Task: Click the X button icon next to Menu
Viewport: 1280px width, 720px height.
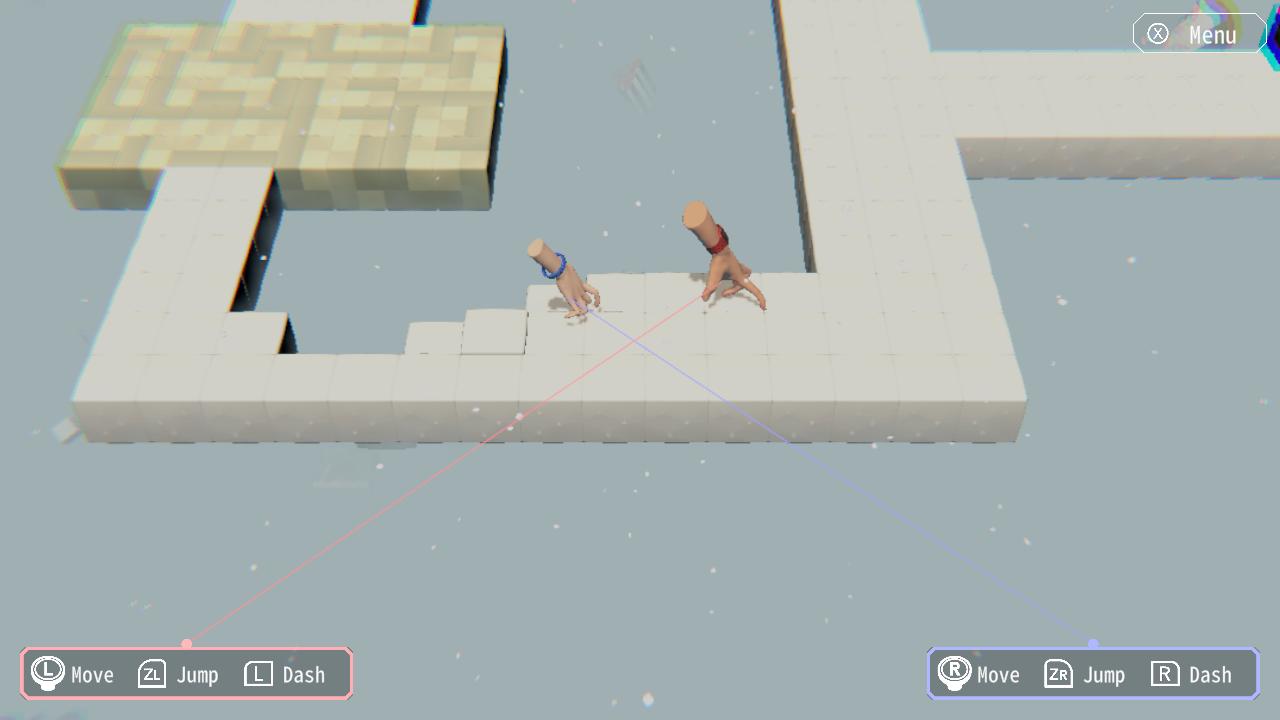Action: click(x=1158, y=33)
